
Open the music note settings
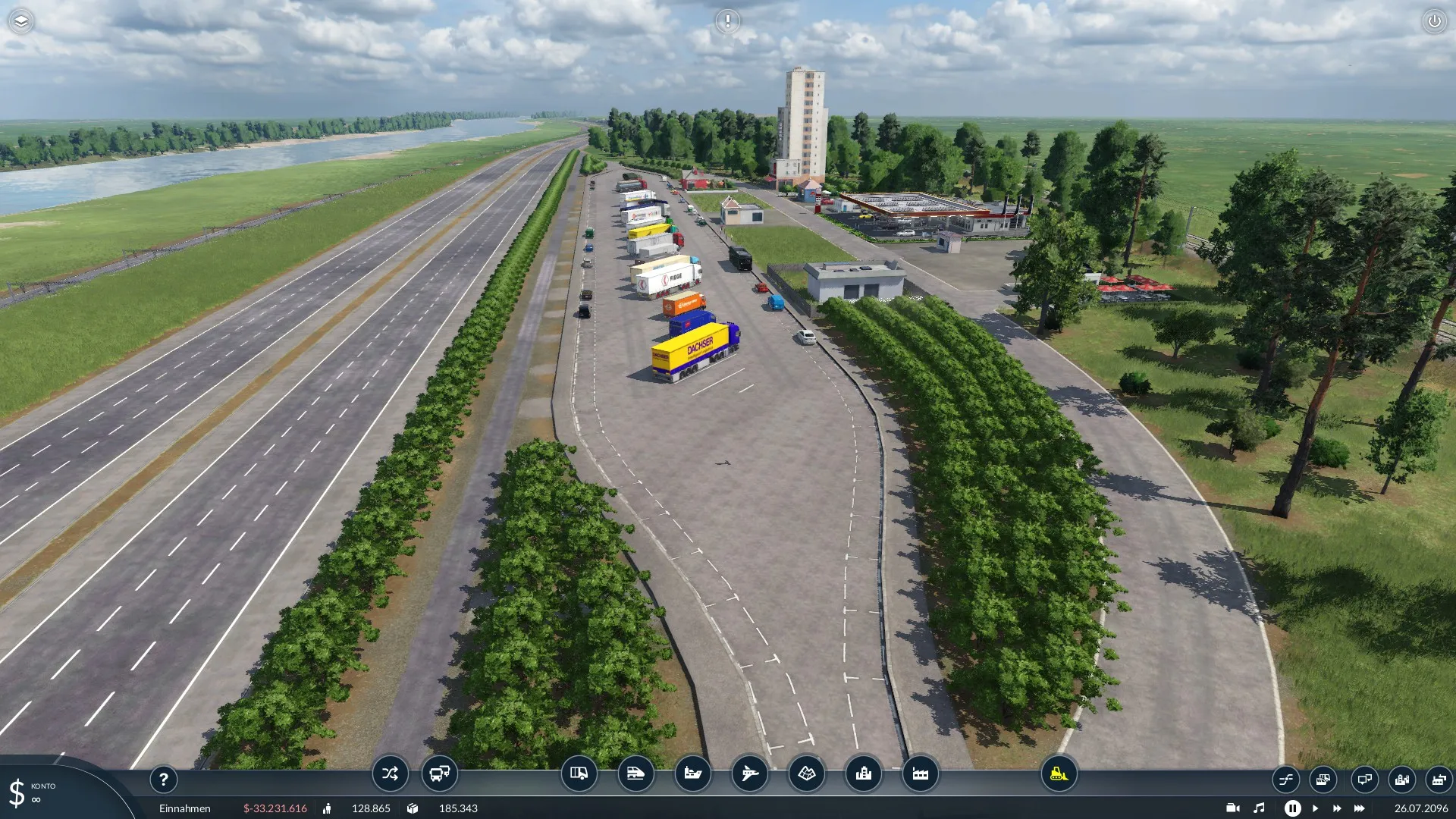(1259, 808)
